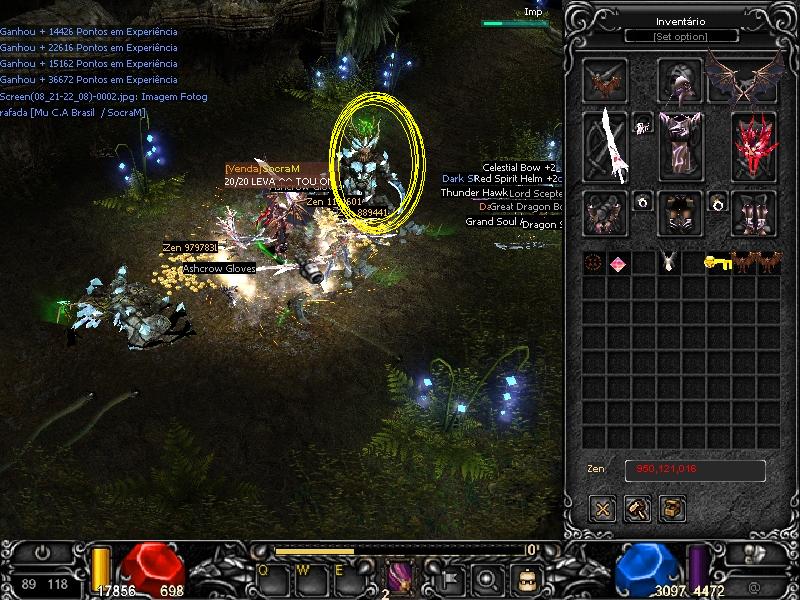The height and width of the screenshot is (600, 800).
Task: Select the equipped bat wings slot
Action: 744,78
